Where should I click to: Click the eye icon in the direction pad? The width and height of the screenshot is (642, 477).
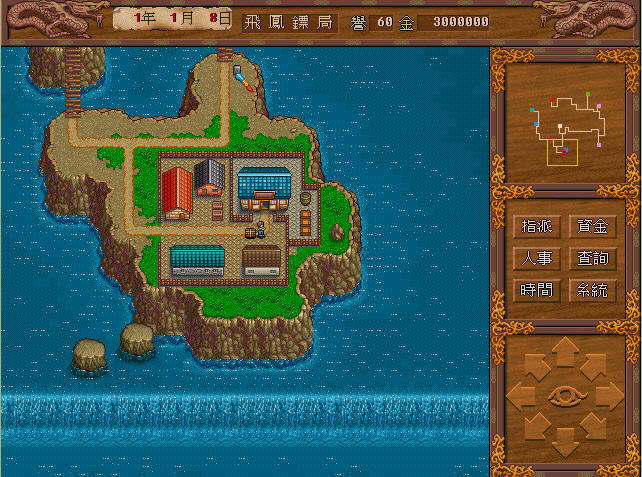pyautogui.click(x=565, y=396)
